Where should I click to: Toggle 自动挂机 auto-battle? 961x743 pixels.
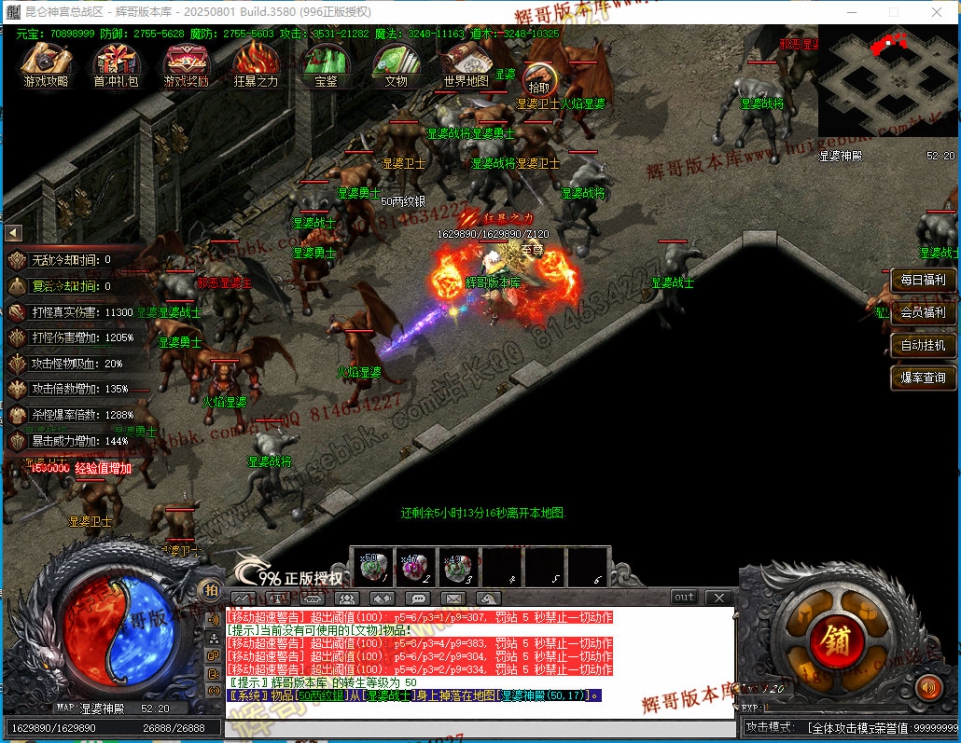point(922,345)
